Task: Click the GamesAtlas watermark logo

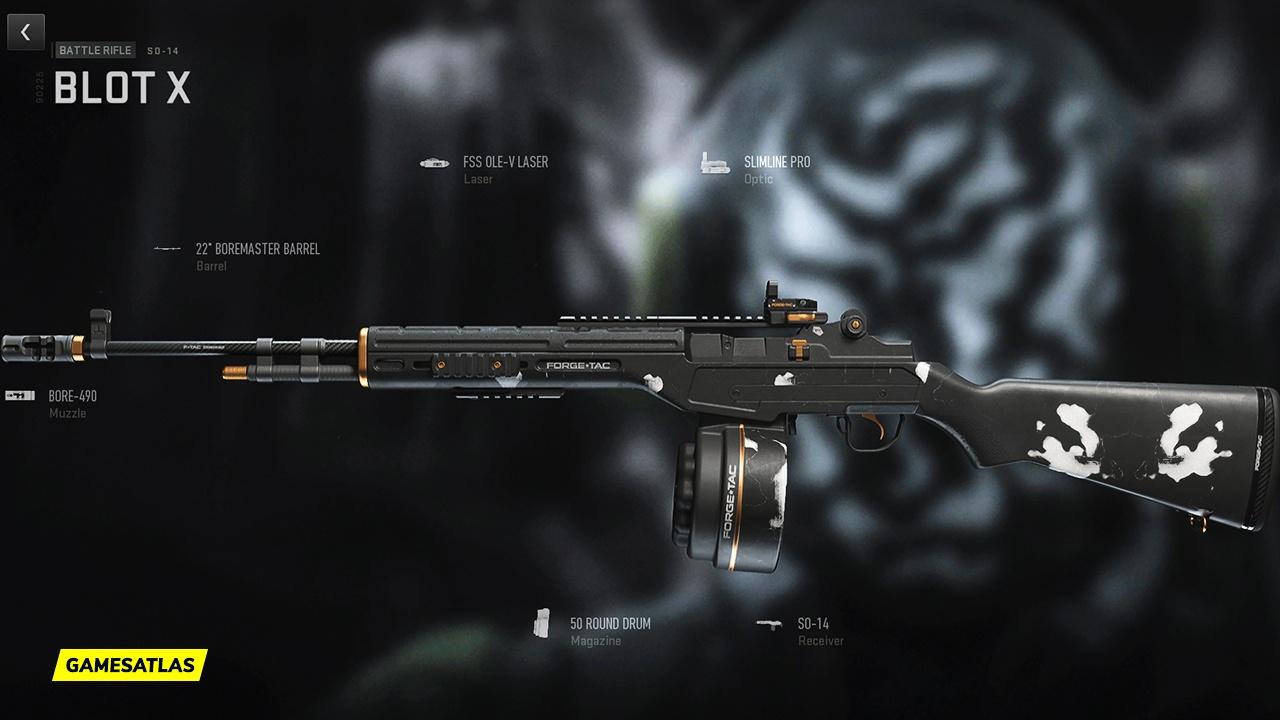Action: click(130, 664)
